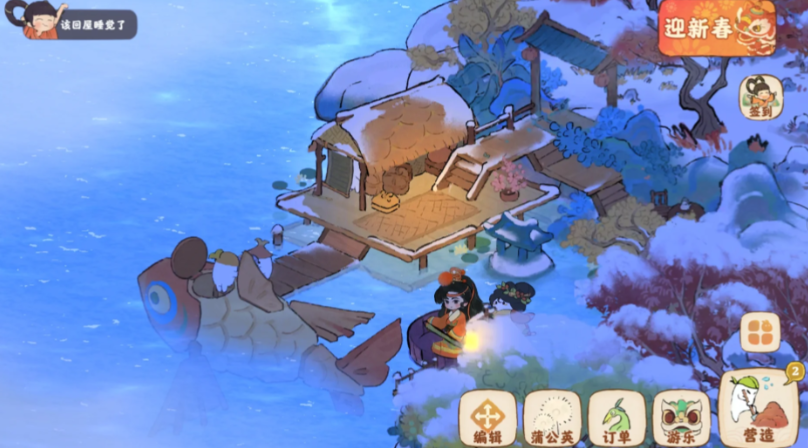
Task: Click the character avatar portrait
Action: tap(40, 19)
